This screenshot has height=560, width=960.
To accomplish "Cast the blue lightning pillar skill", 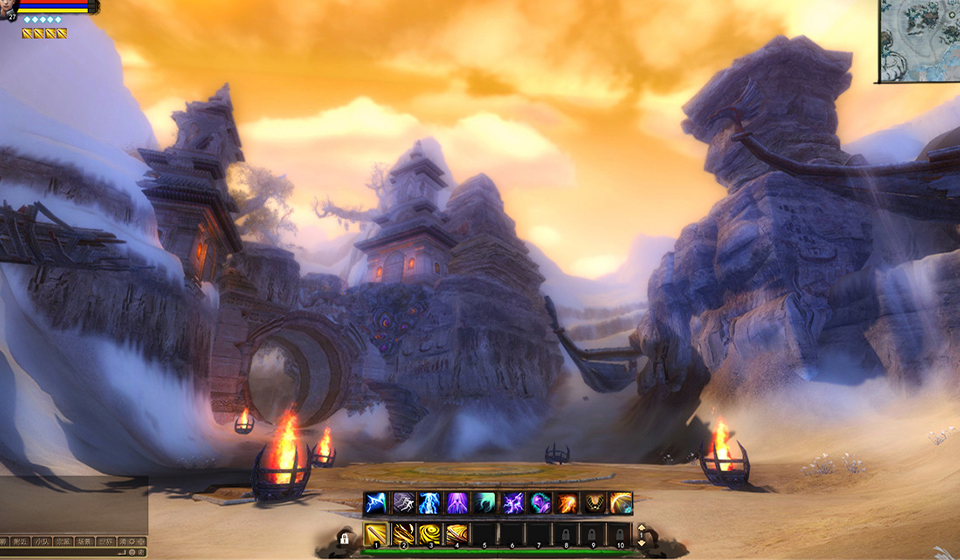I will pos(430,503).
